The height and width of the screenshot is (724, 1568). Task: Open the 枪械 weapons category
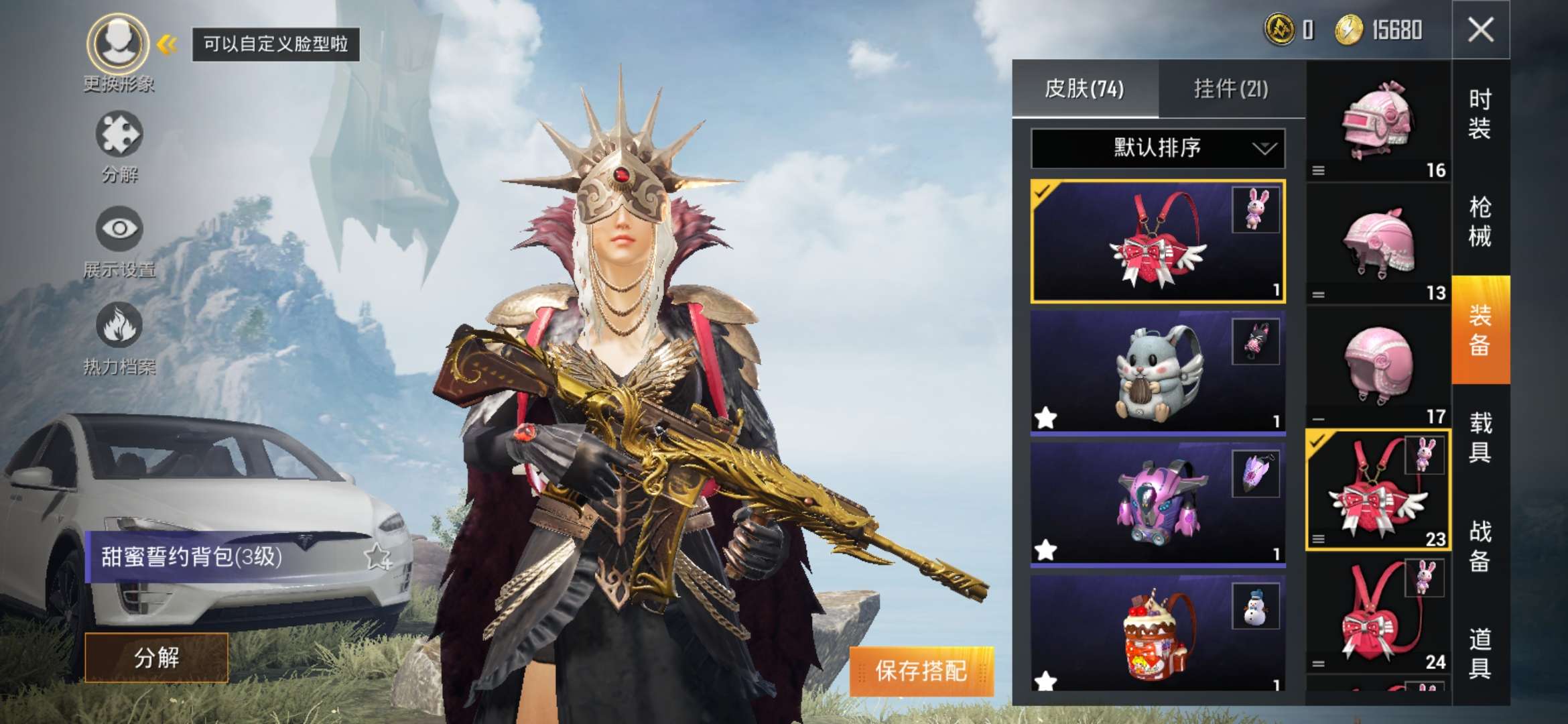tap(1480, 222)
